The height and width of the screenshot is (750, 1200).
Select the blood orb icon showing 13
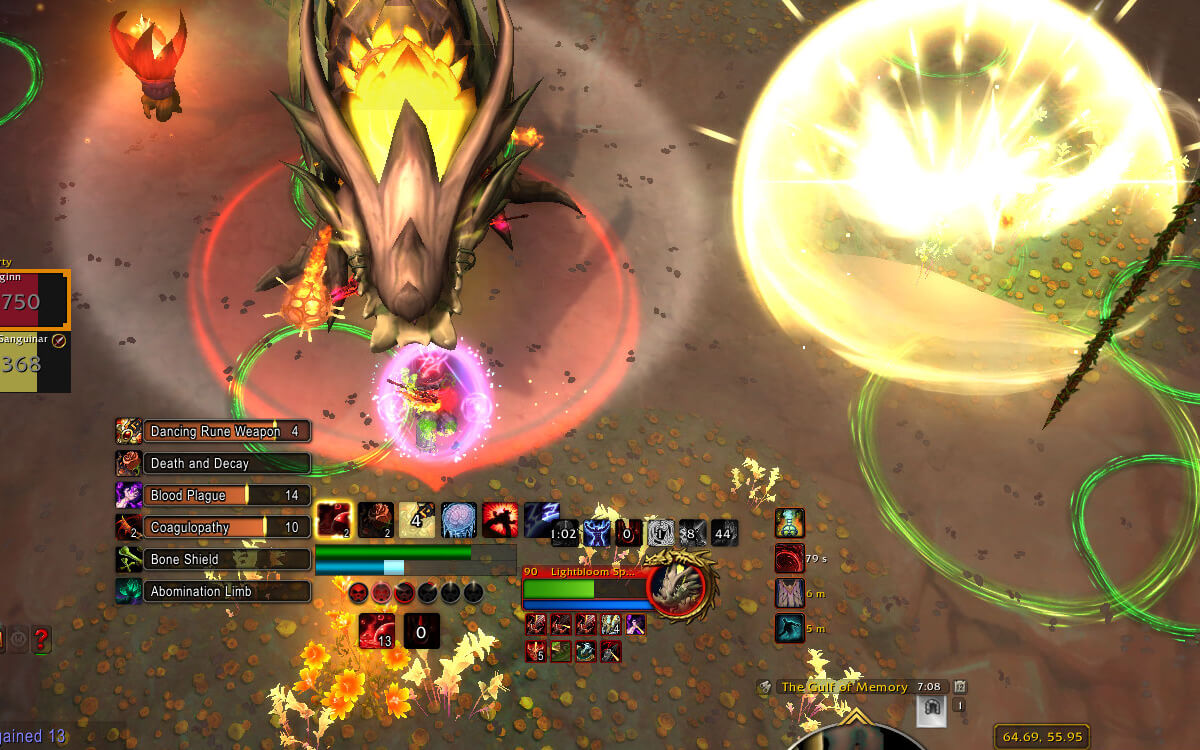click(377, 631)
